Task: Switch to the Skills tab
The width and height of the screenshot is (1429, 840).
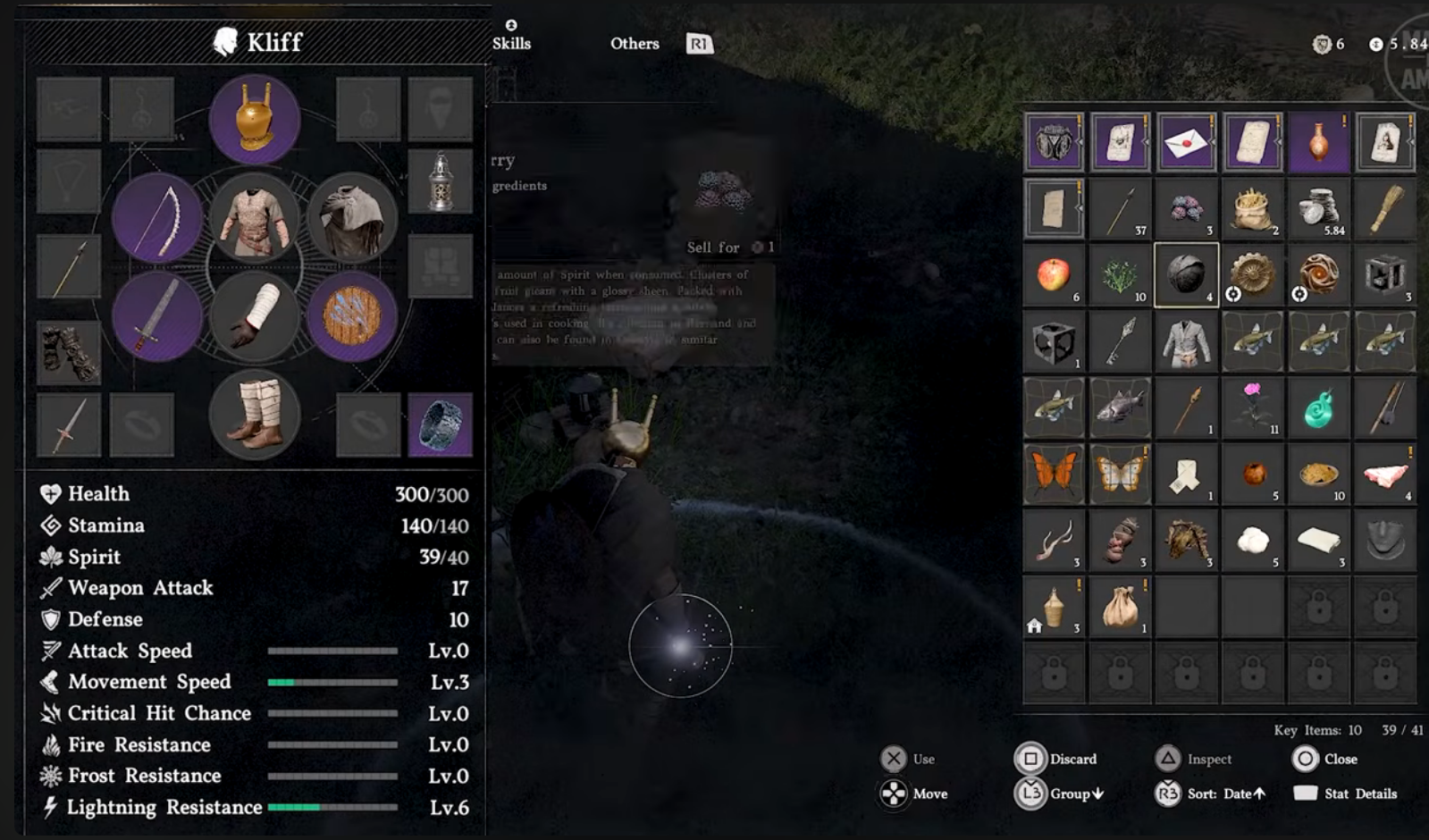Action: click(511, 43)
